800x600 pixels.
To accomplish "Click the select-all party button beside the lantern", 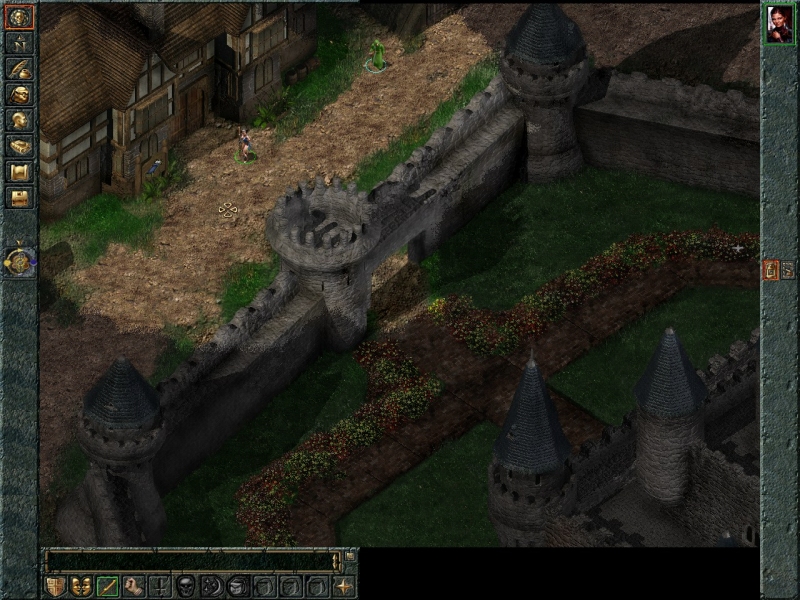I will [x=788, y=269].
